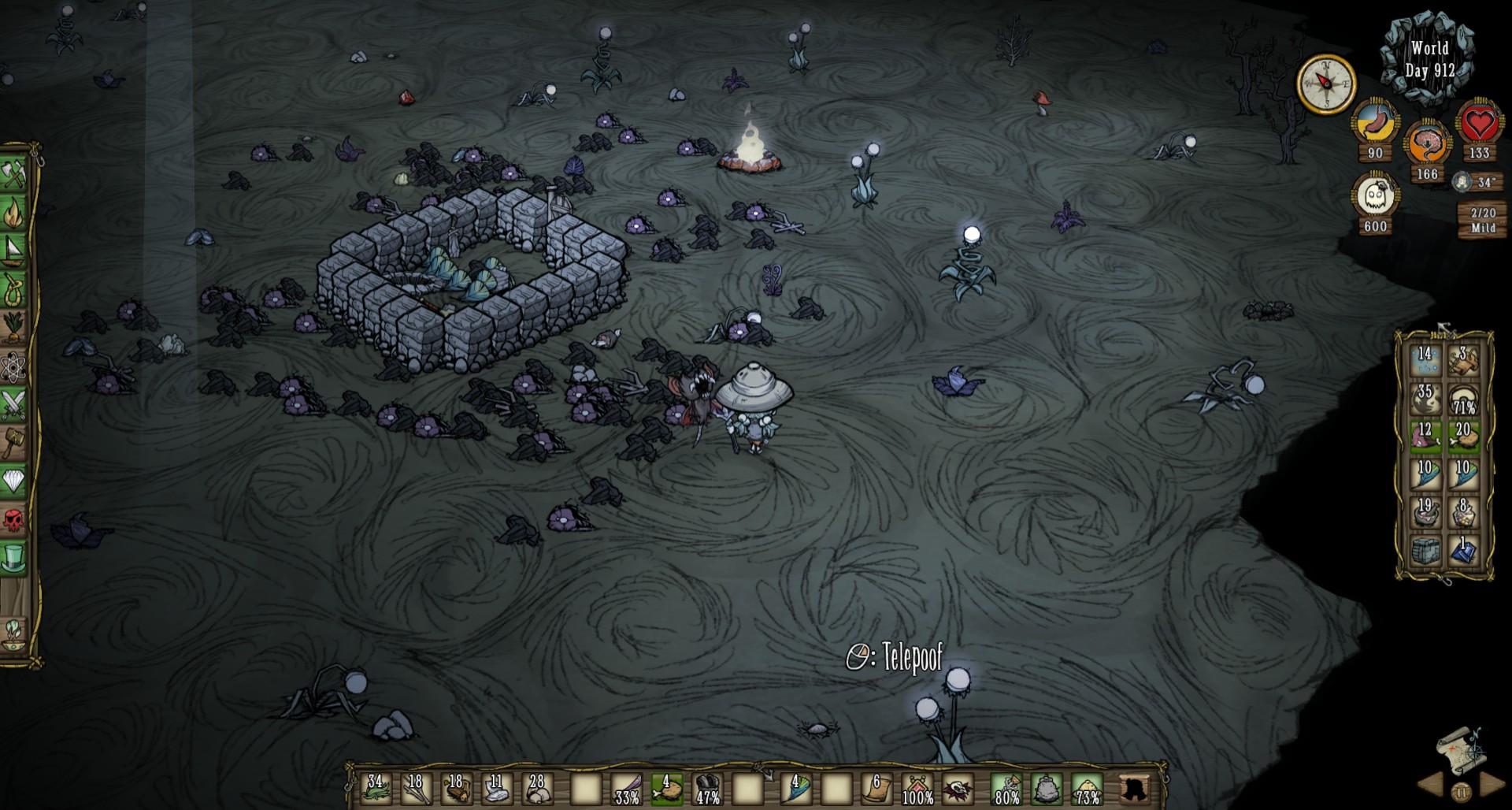1512x810 pixels.
Task: Open the red skull Magic tab
Action: pos(14,519)
